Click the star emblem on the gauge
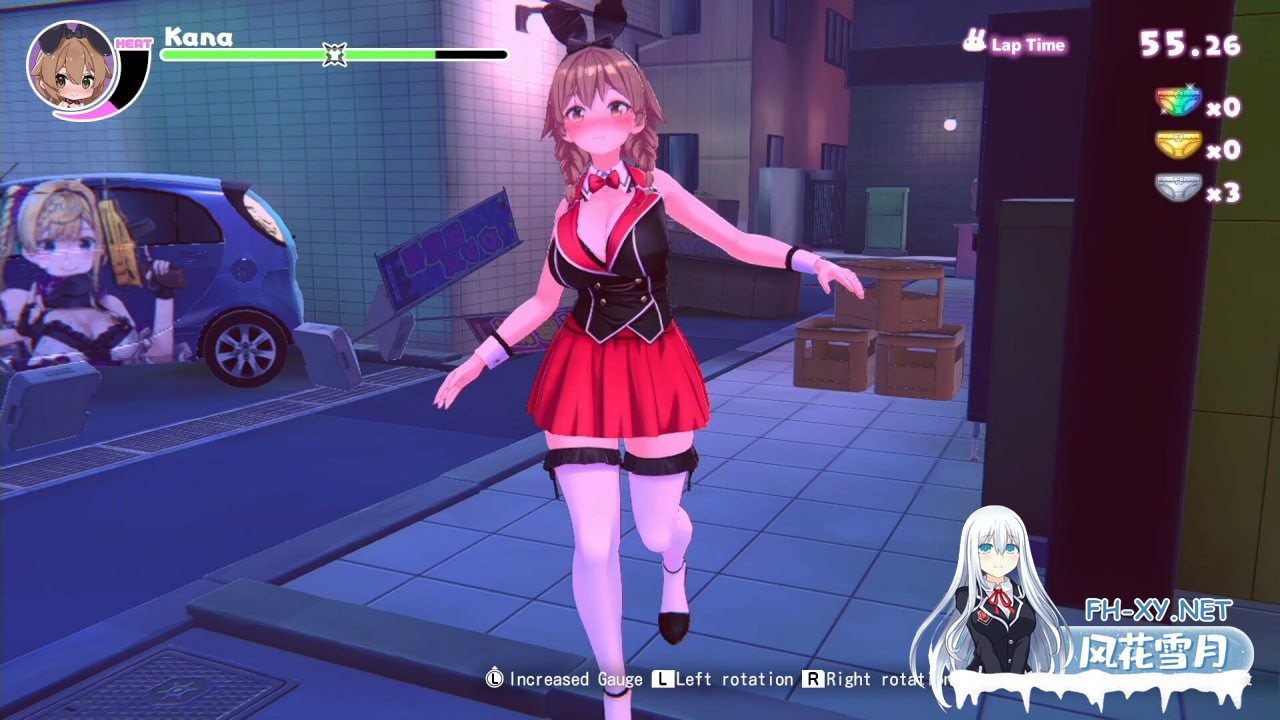This screenshot has height=720, width=1280. pos(333,52)
